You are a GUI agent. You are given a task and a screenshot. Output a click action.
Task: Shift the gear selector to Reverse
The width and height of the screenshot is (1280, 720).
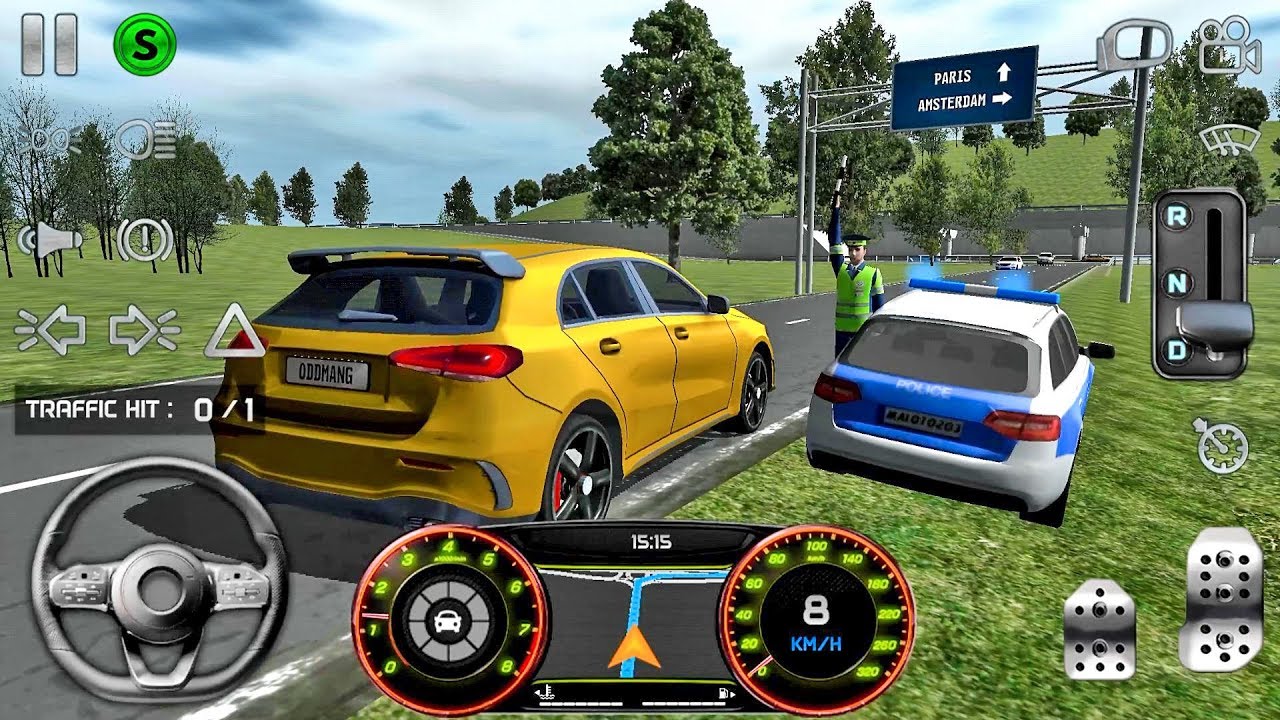(x=1178, y=215)
